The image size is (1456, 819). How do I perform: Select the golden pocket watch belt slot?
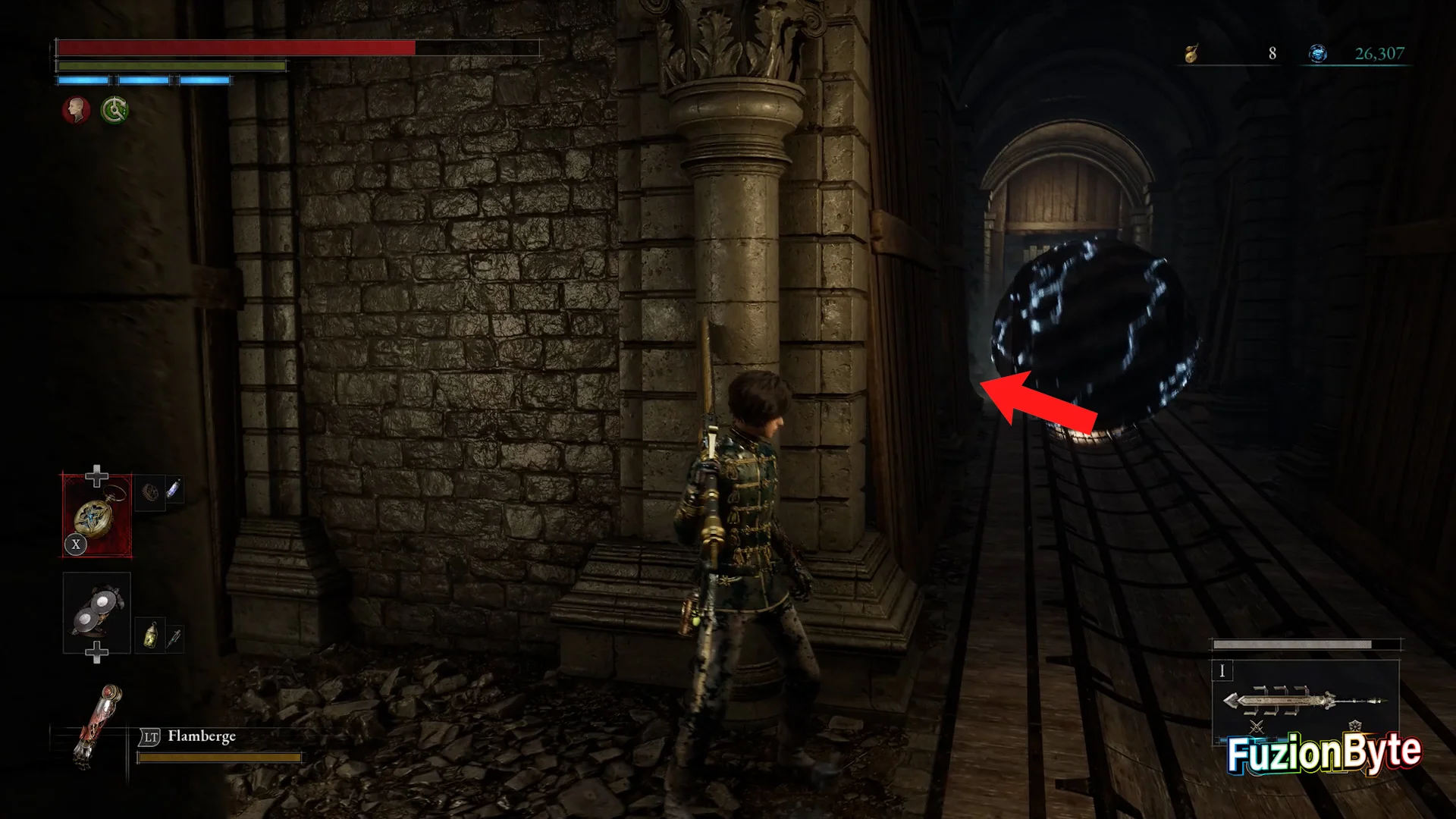(x=96, y=516)
